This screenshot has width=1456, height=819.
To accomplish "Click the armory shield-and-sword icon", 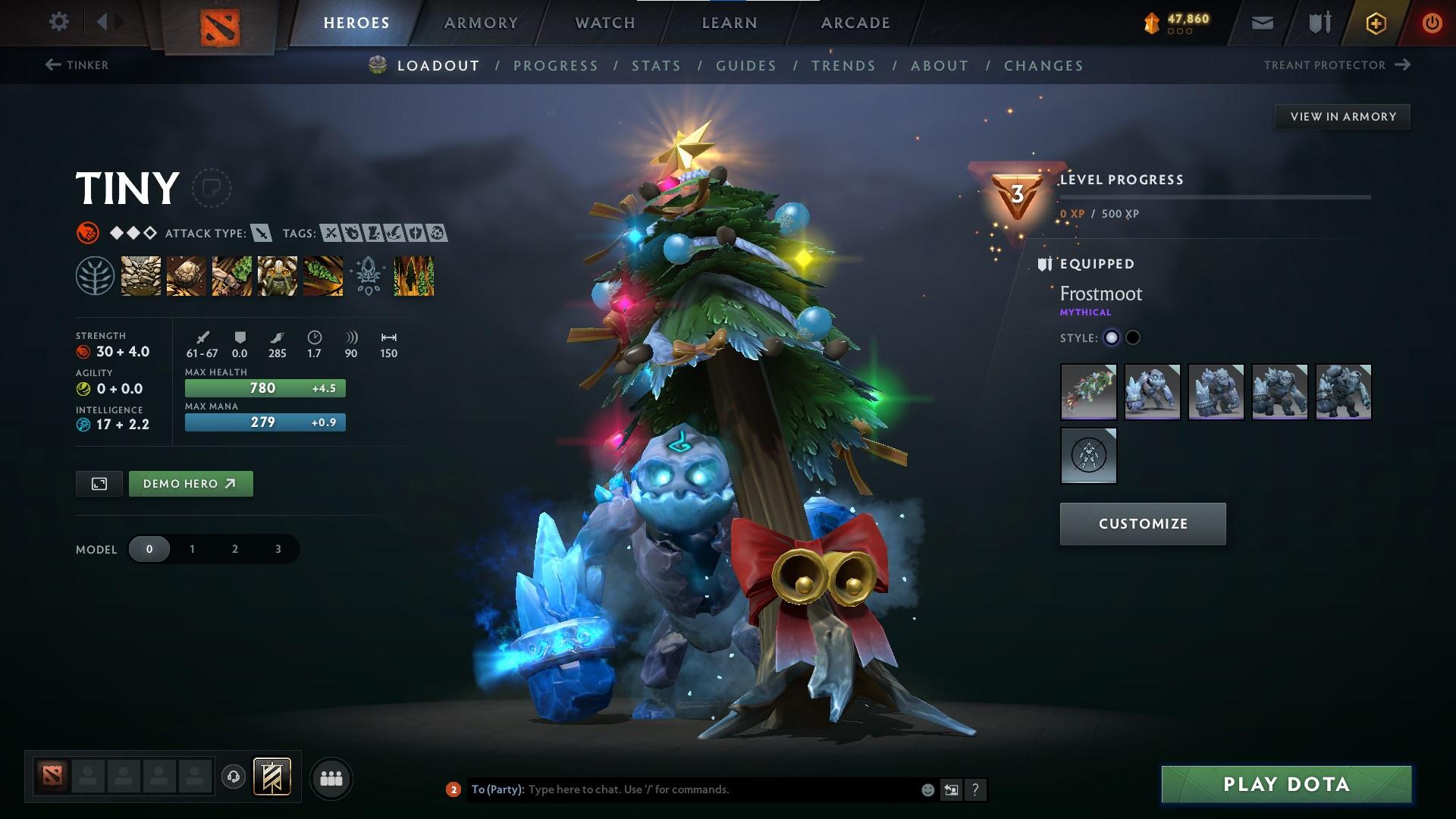I will (1318, 23).
